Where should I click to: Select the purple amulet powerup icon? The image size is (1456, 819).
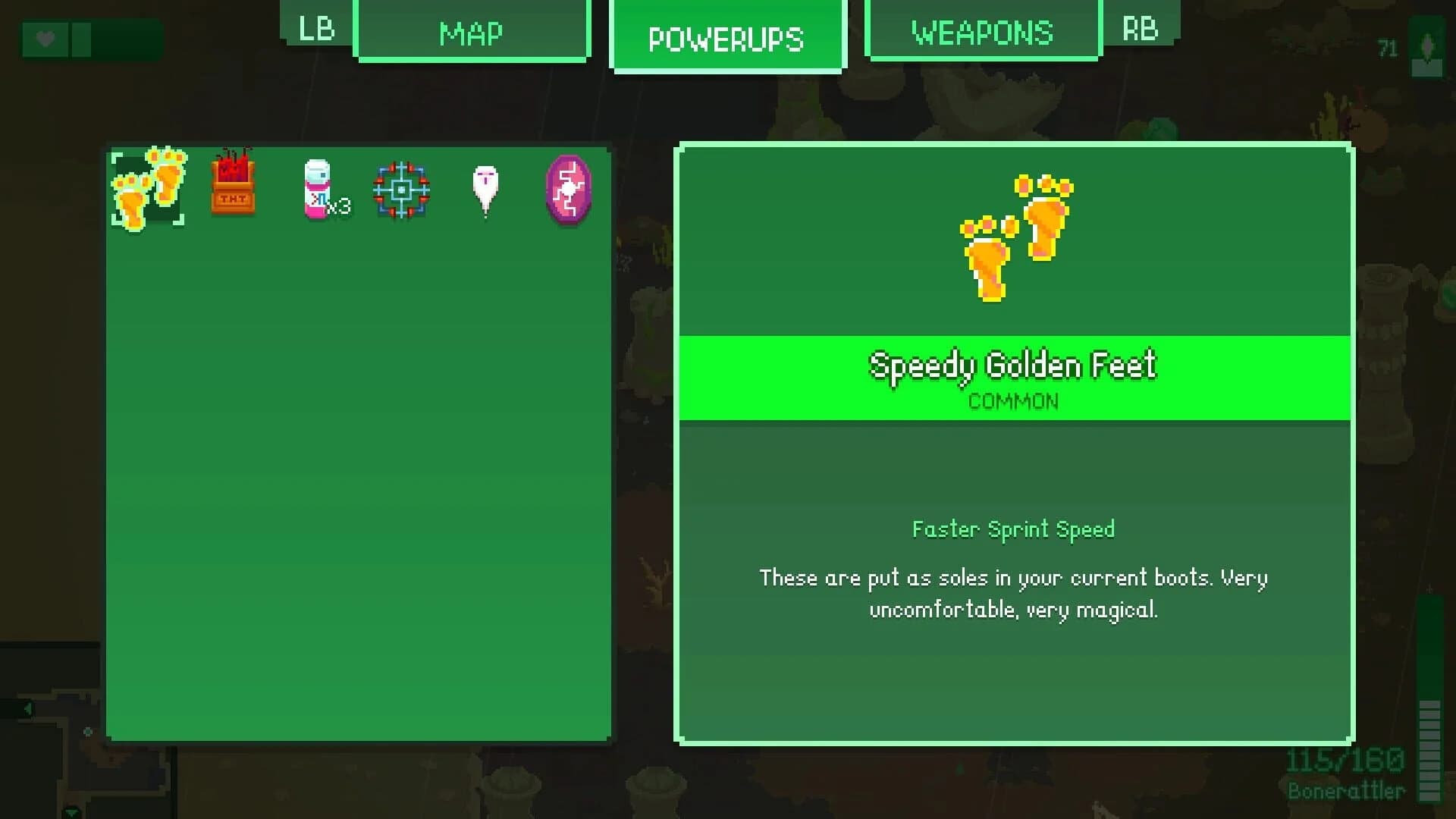(569, 188)
